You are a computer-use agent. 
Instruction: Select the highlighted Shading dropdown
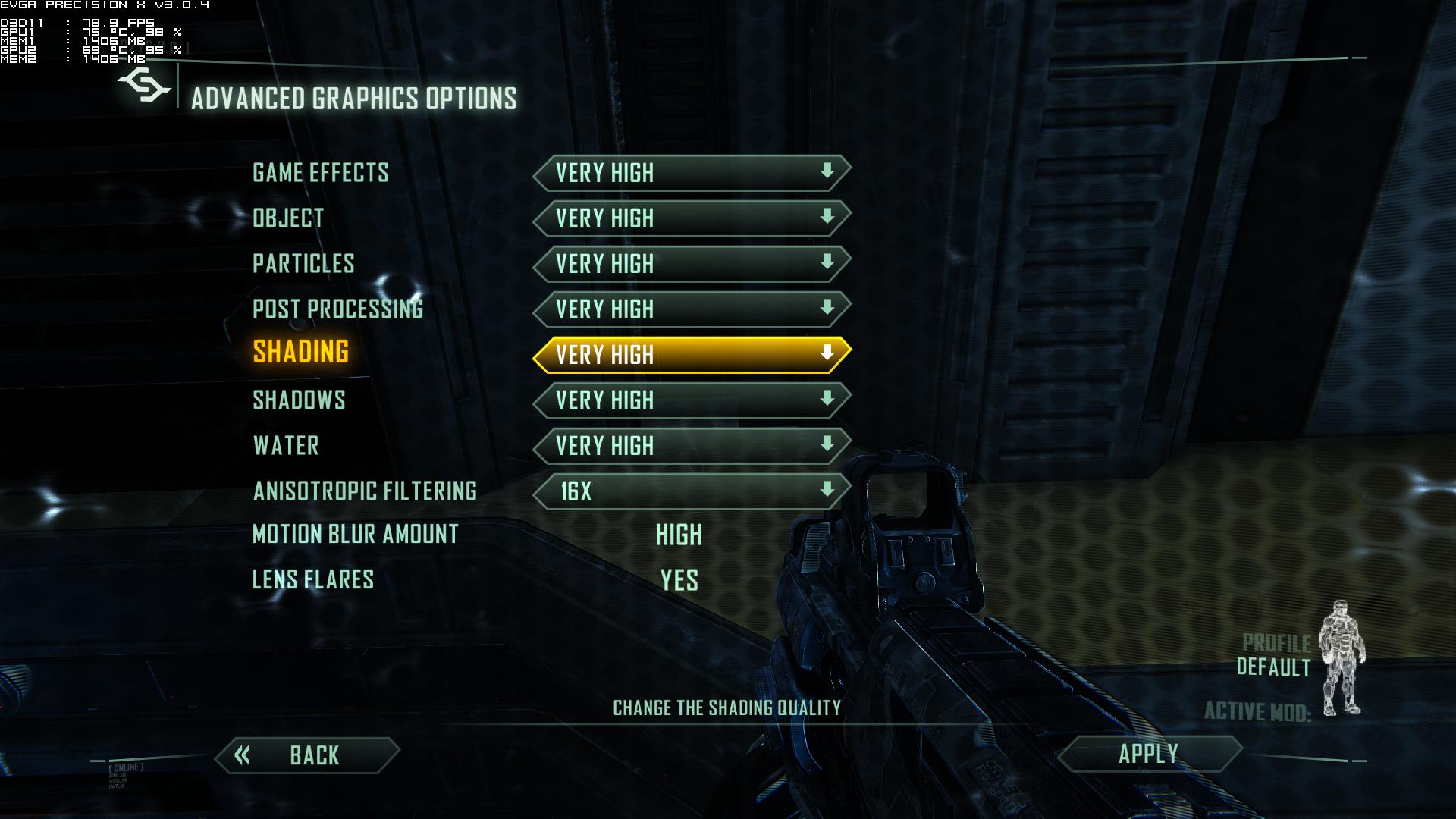692,355
